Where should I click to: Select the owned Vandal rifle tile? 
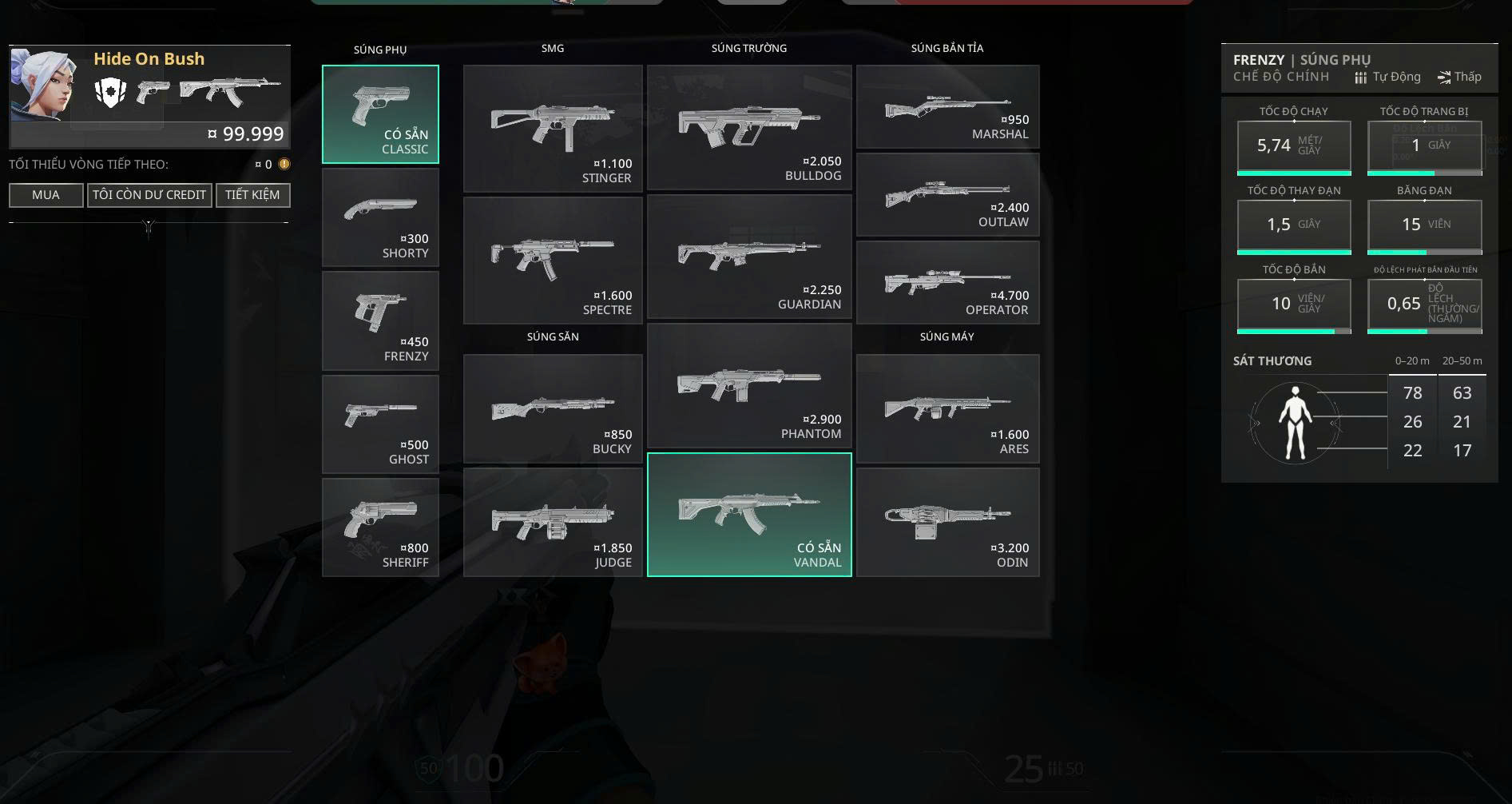(x=749, y=515)
